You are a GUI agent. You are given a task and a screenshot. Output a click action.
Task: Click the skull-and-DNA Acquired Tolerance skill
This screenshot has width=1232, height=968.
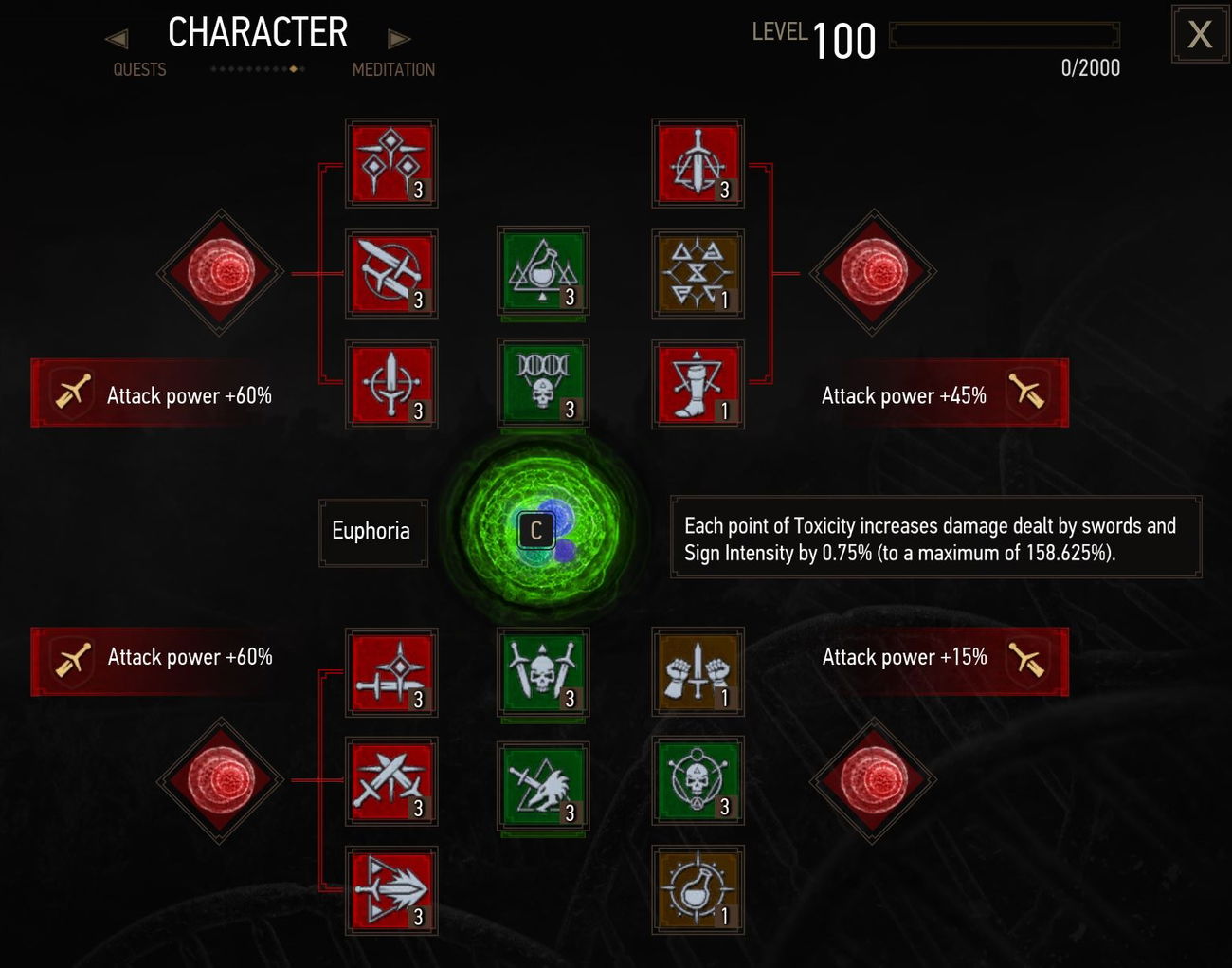tap(543, 383)
